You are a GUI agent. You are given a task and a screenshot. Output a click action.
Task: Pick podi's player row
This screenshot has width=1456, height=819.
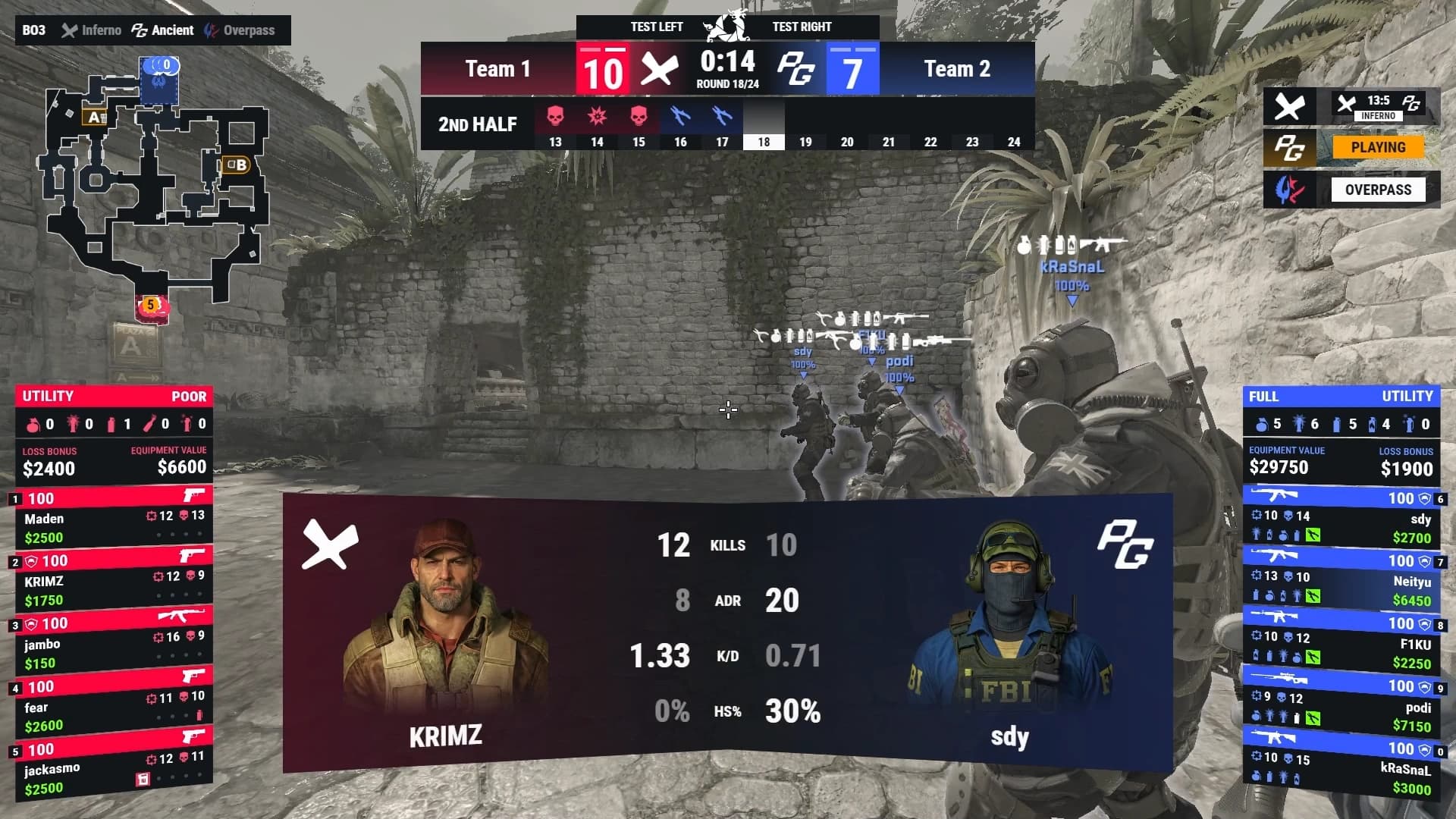(x=1341, y=708)
